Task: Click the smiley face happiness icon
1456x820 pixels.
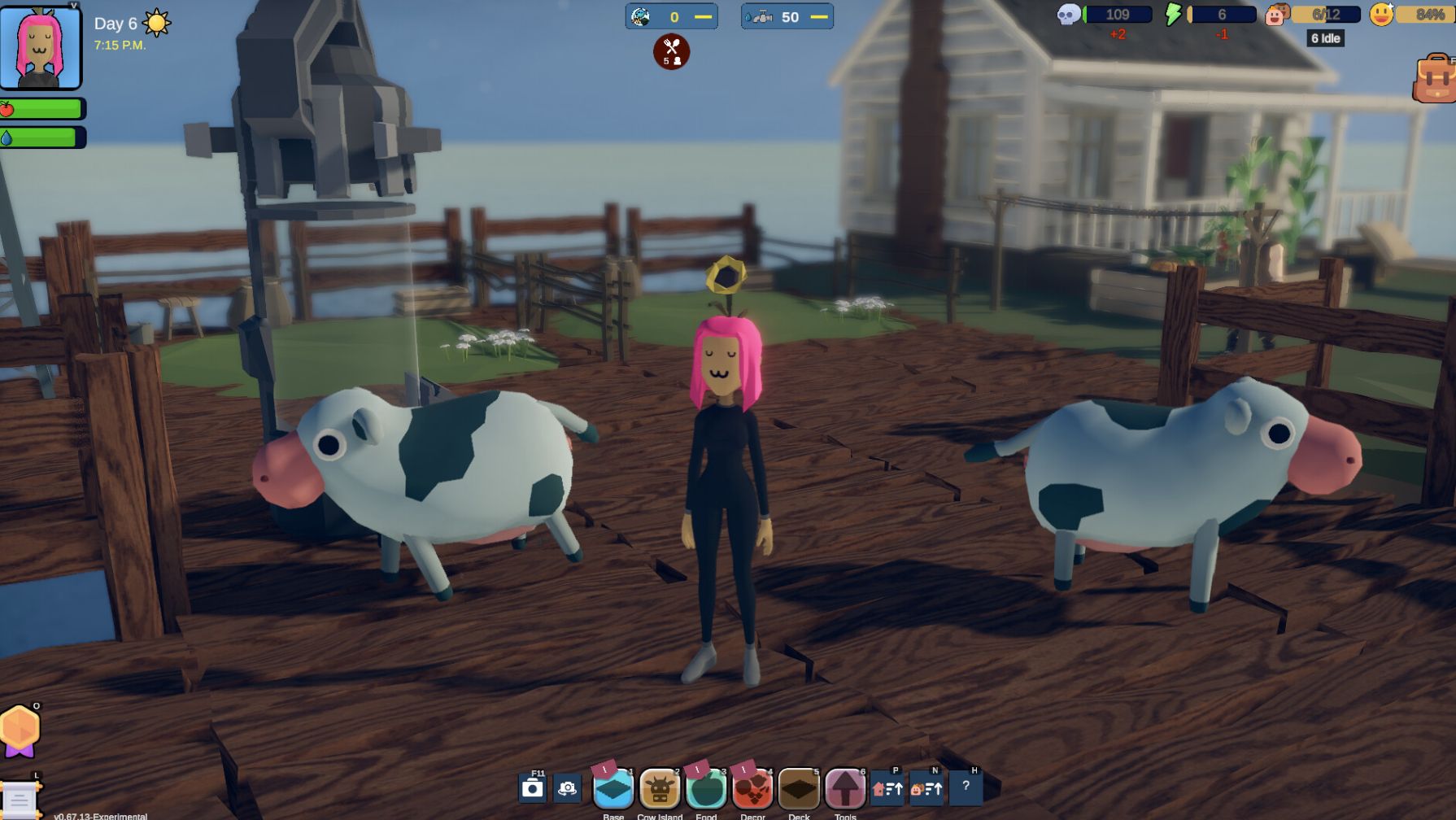Action: (1381, 15)
